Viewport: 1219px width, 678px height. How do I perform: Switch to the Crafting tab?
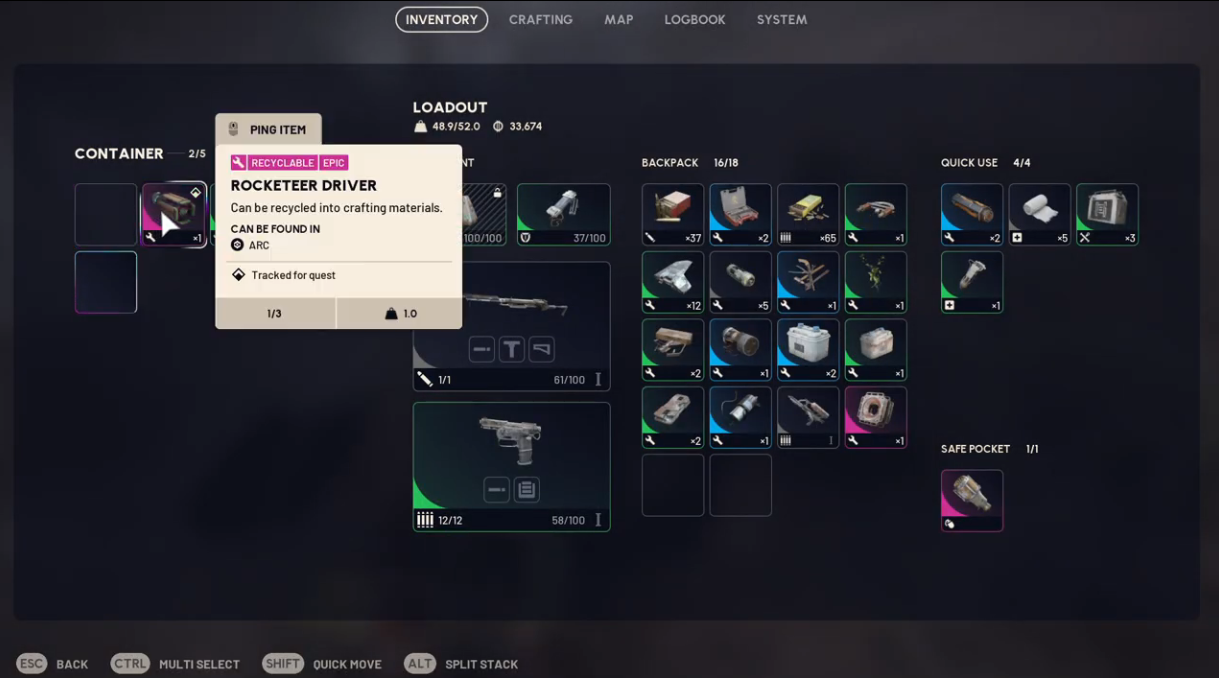pos(540,20)
